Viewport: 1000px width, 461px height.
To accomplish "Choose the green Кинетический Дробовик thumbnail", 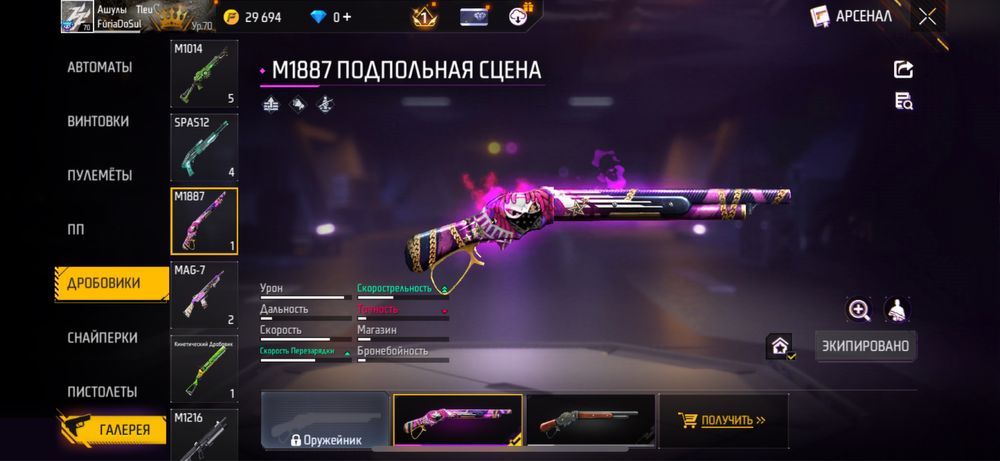I will click(x=204, y=368).
